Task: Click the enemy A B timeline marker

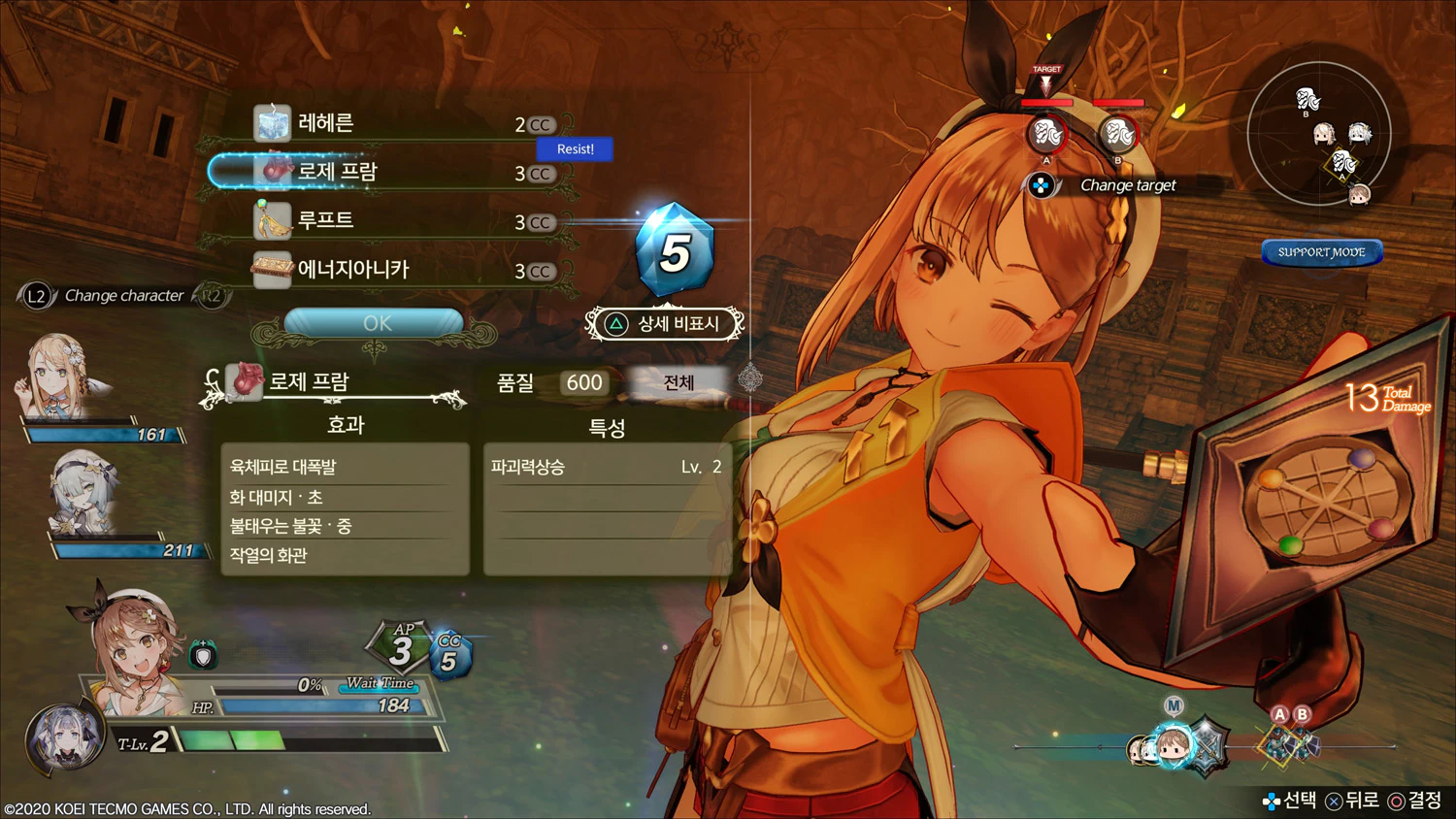Action: tap(1289, 742)
